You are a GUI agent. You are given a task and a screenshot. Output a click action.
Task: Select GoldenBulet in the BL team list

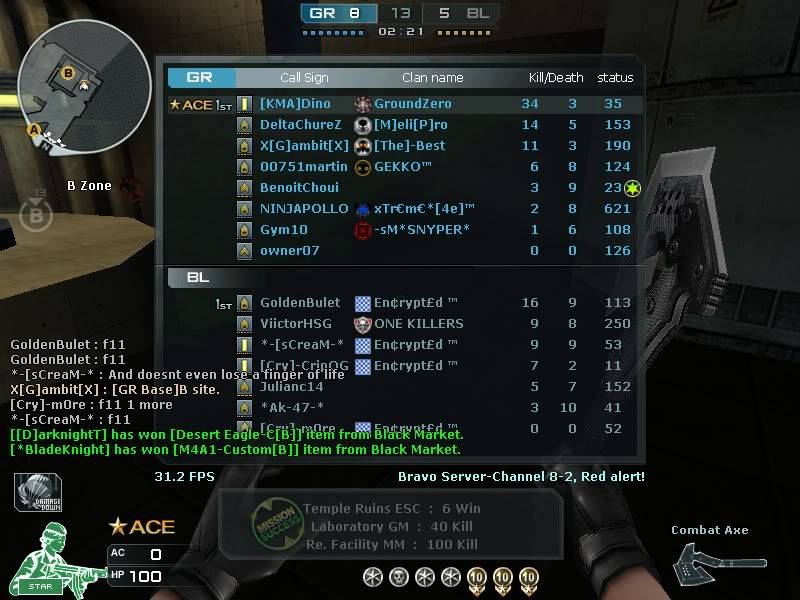tap(300, 303)
